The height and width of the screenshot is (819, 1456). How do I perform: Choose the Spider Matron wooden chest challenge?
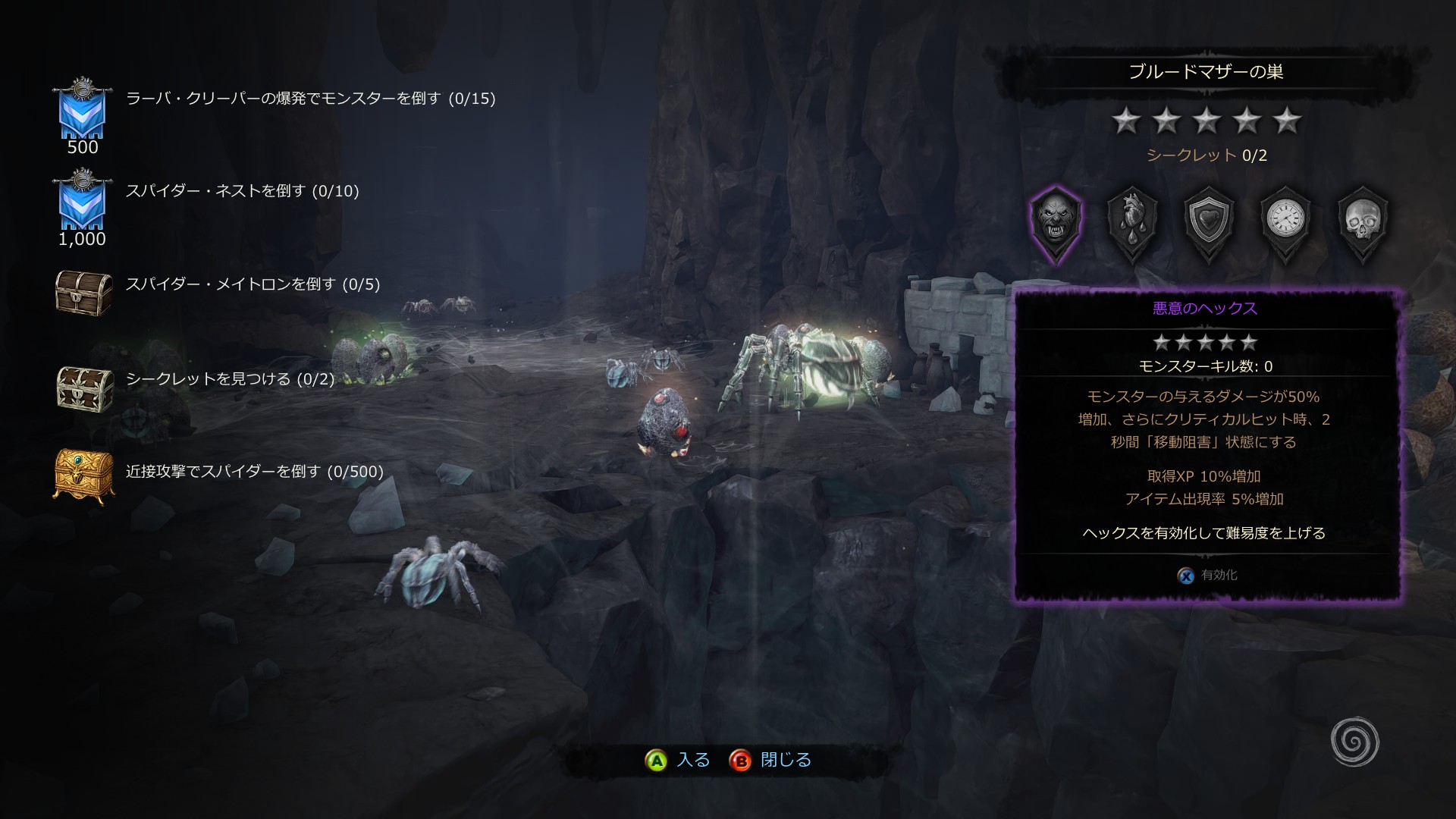(252, 284)
